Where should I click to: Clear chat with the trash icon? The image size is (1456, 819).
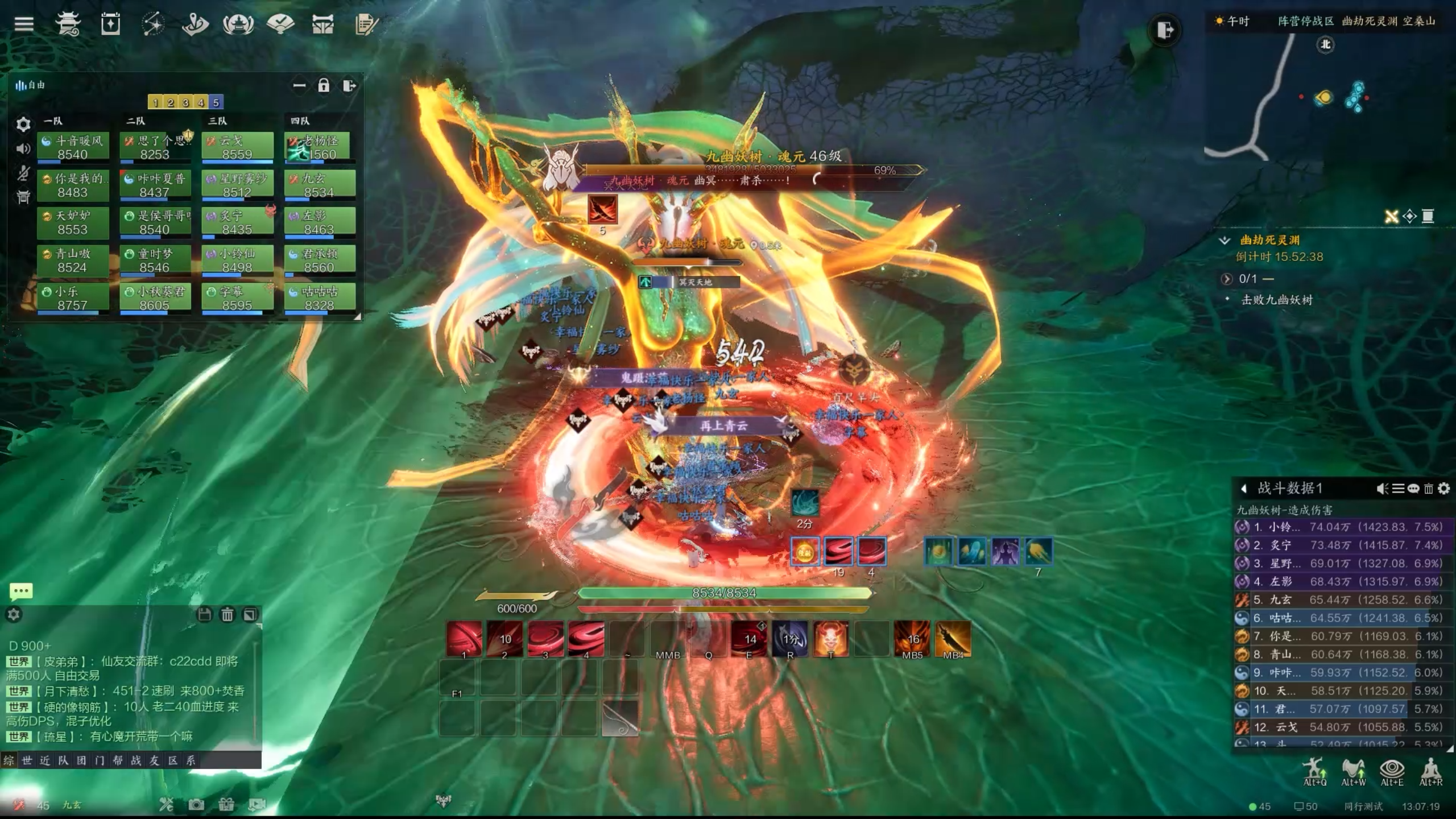point(227,615)
